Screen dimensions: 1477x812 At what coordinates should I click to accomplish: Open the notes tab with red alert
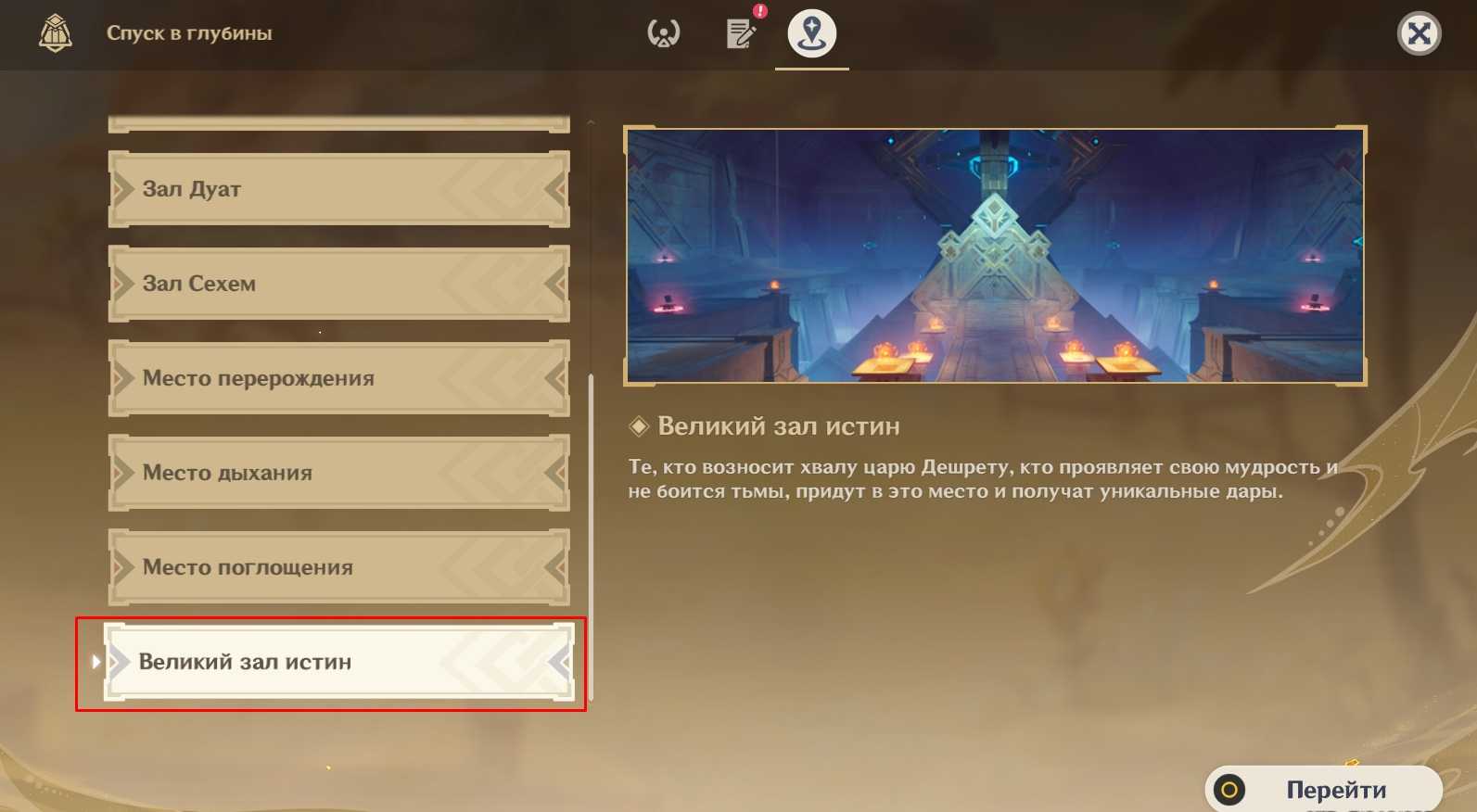point(741,33)
